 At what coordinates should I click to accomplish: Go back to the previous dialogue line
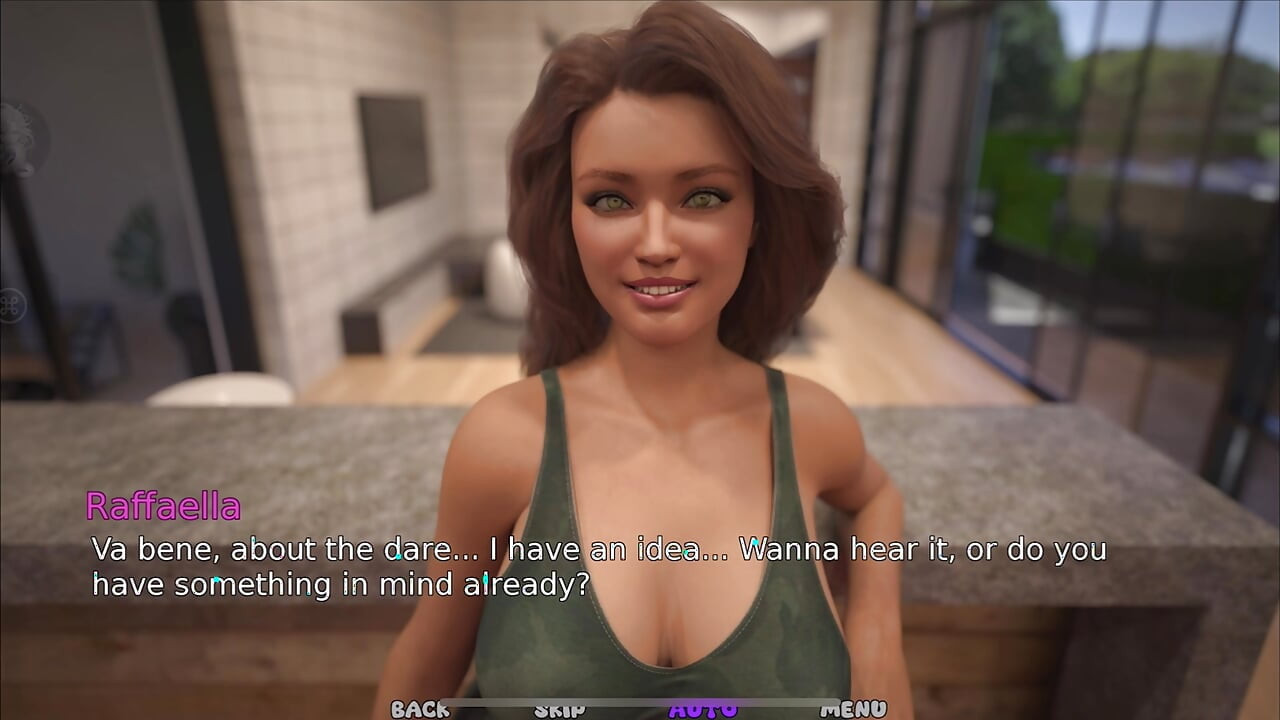click(420, 709)
